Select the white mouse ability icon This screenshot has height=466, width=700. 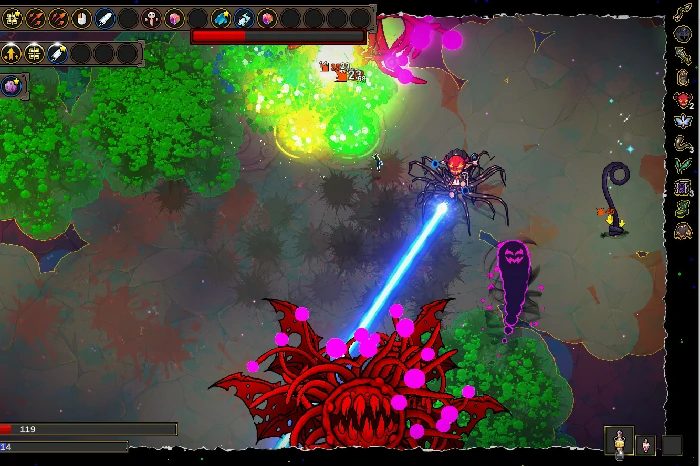83,18
